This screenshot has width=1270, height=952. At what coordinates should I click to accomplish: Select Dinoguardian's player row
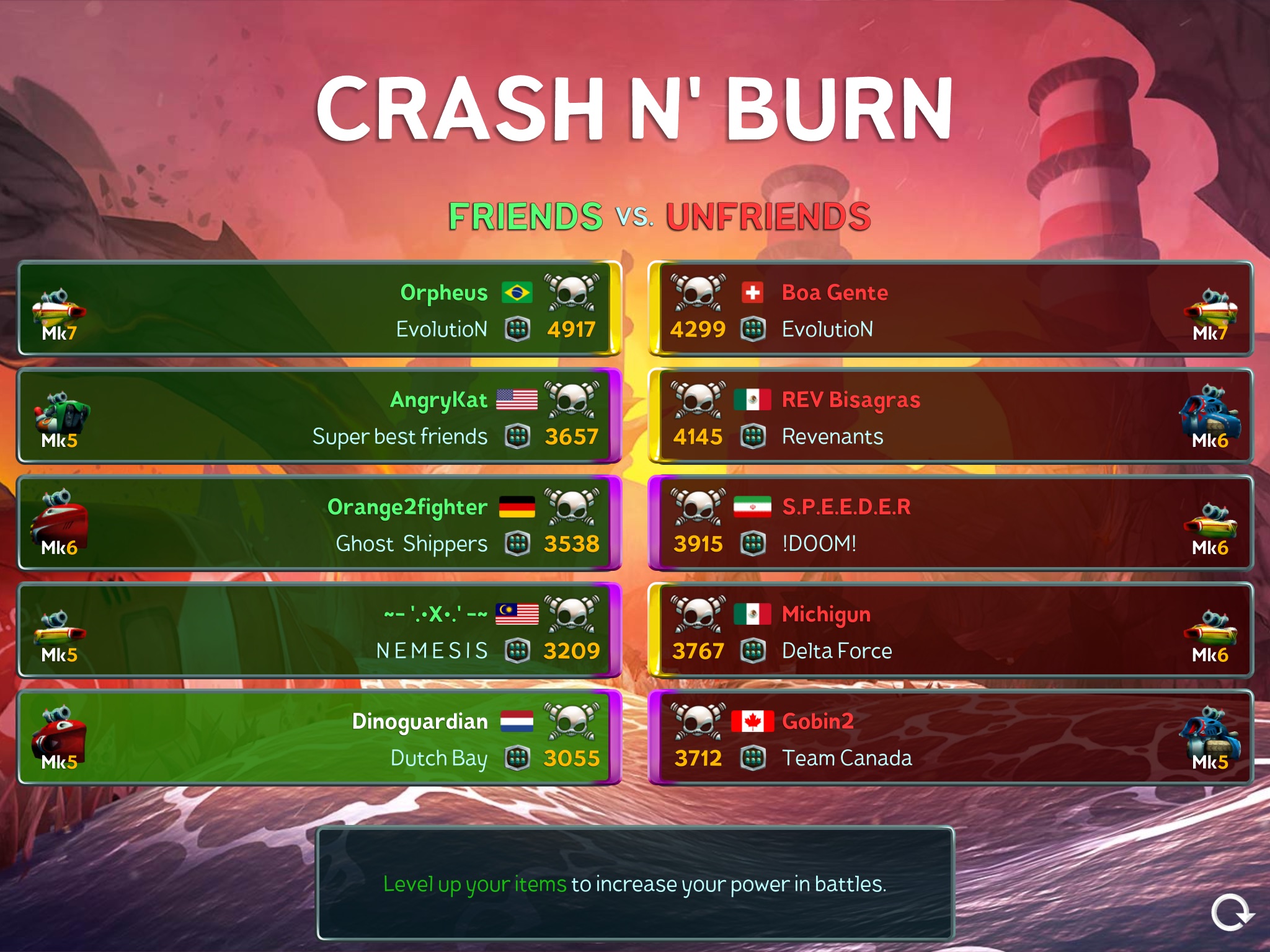pyautogui.click(x=319, y=738)
